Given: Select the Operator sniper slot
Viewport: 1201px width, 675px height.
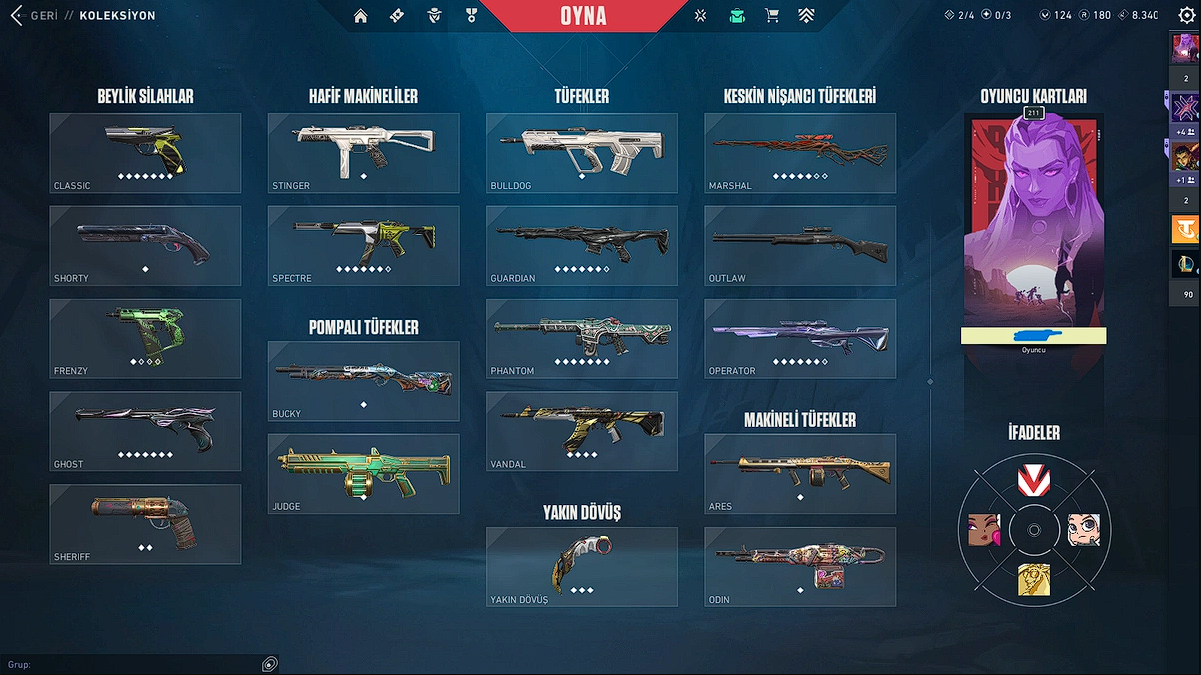Looking at the screenshot, I should coord(799,338).
